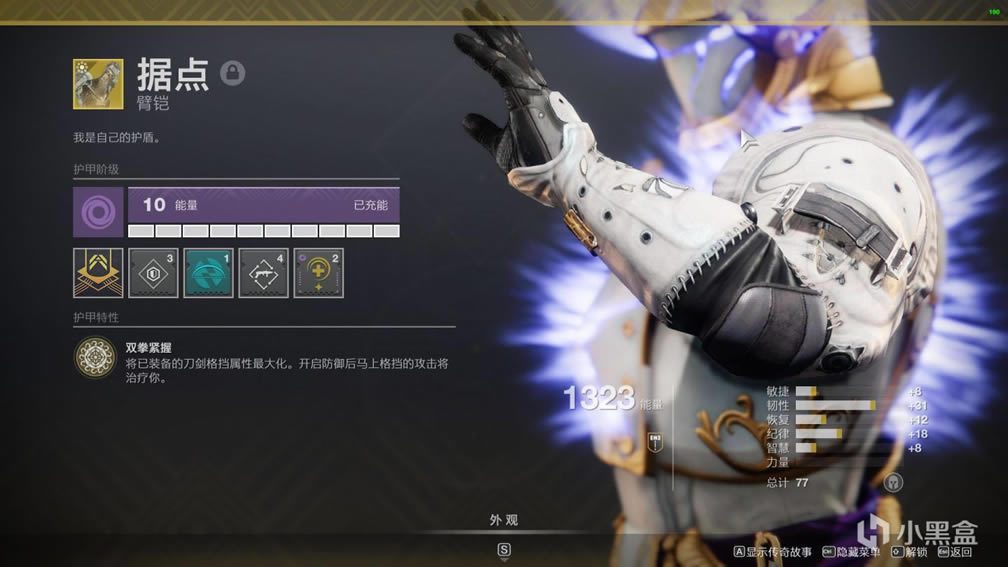Switch to the 外观 appearance section

tap(504, 520)
